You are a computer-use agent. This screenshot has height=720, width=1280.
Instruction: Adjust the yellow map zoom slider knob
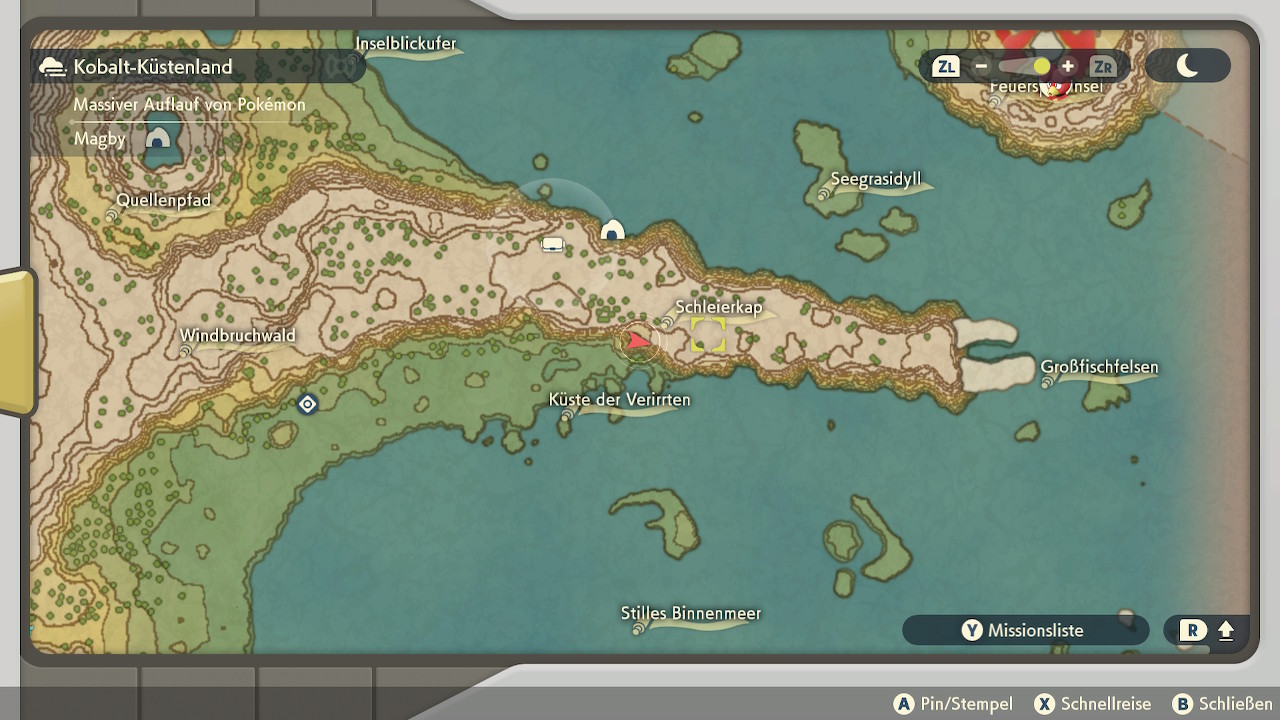coord(1042,67)
